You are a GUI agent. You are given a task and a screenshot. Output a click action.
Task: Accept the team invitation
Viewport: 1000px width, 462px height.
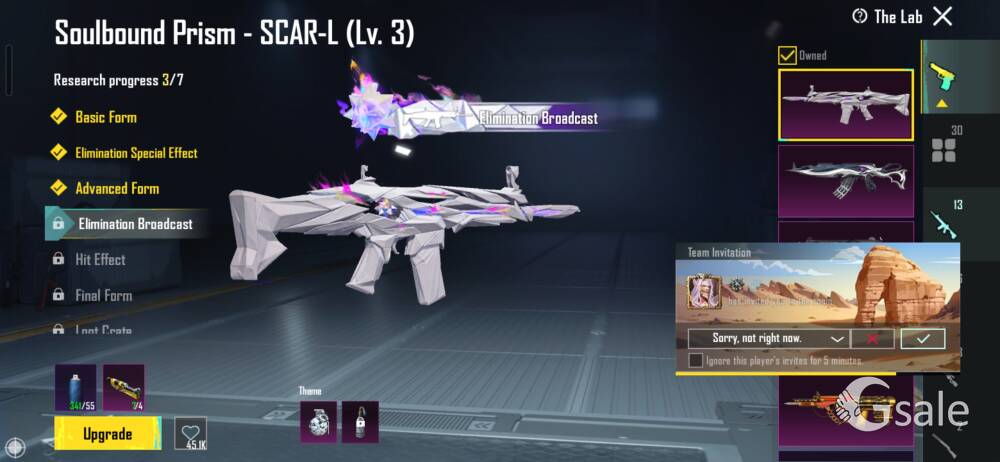[922, 339]
